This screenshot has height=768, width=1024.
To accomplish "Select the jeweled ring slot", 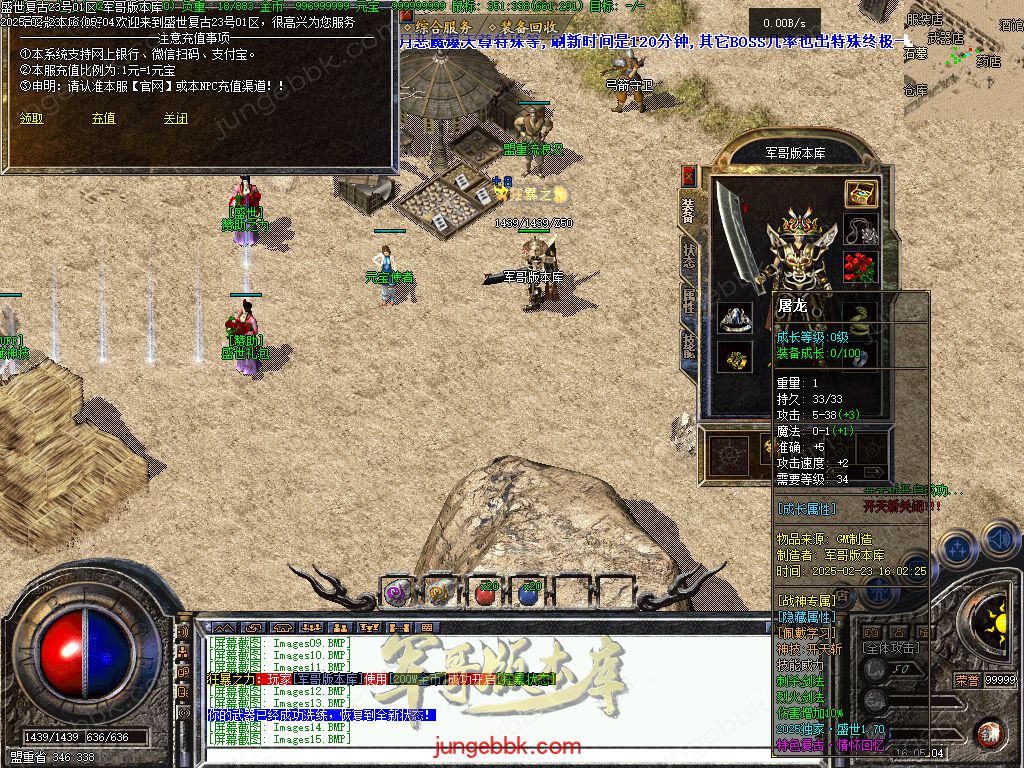I will [735, 319].
